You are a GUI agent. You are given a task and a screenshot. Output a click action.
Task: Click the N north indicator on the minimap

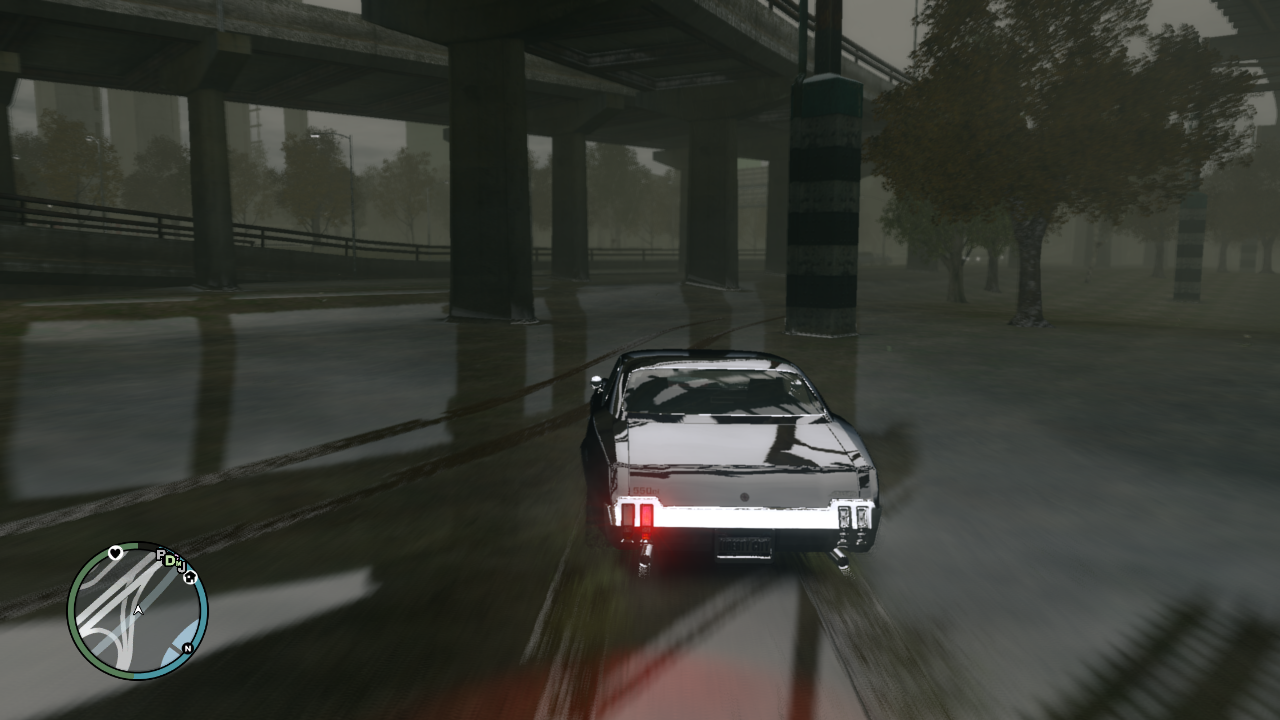pos(187,648)
